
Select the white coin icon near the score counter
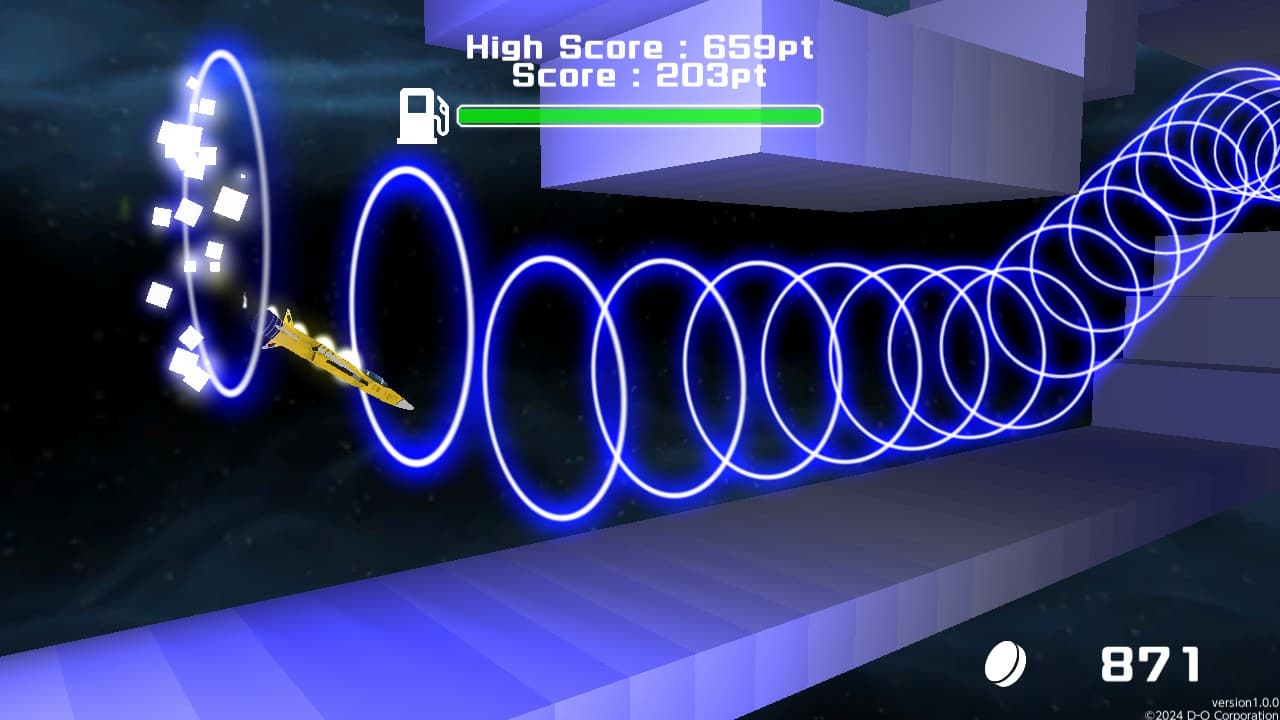pyautogui.click(x=1007, y=661)
